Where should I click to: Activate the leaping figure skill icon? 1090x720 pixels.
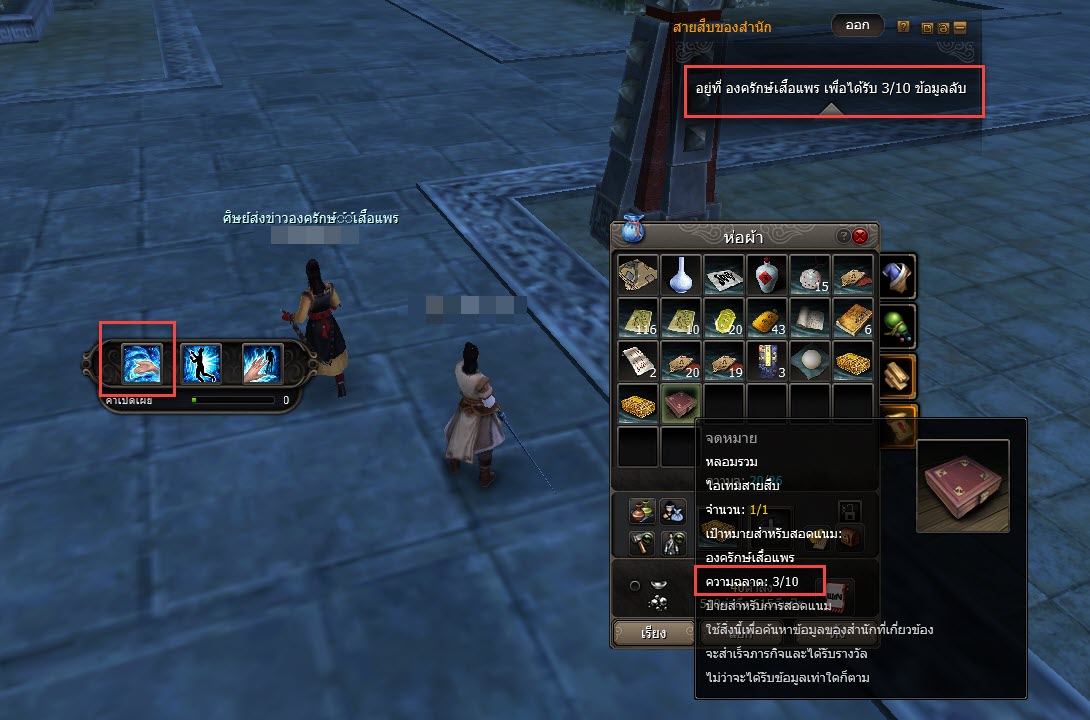201,363
